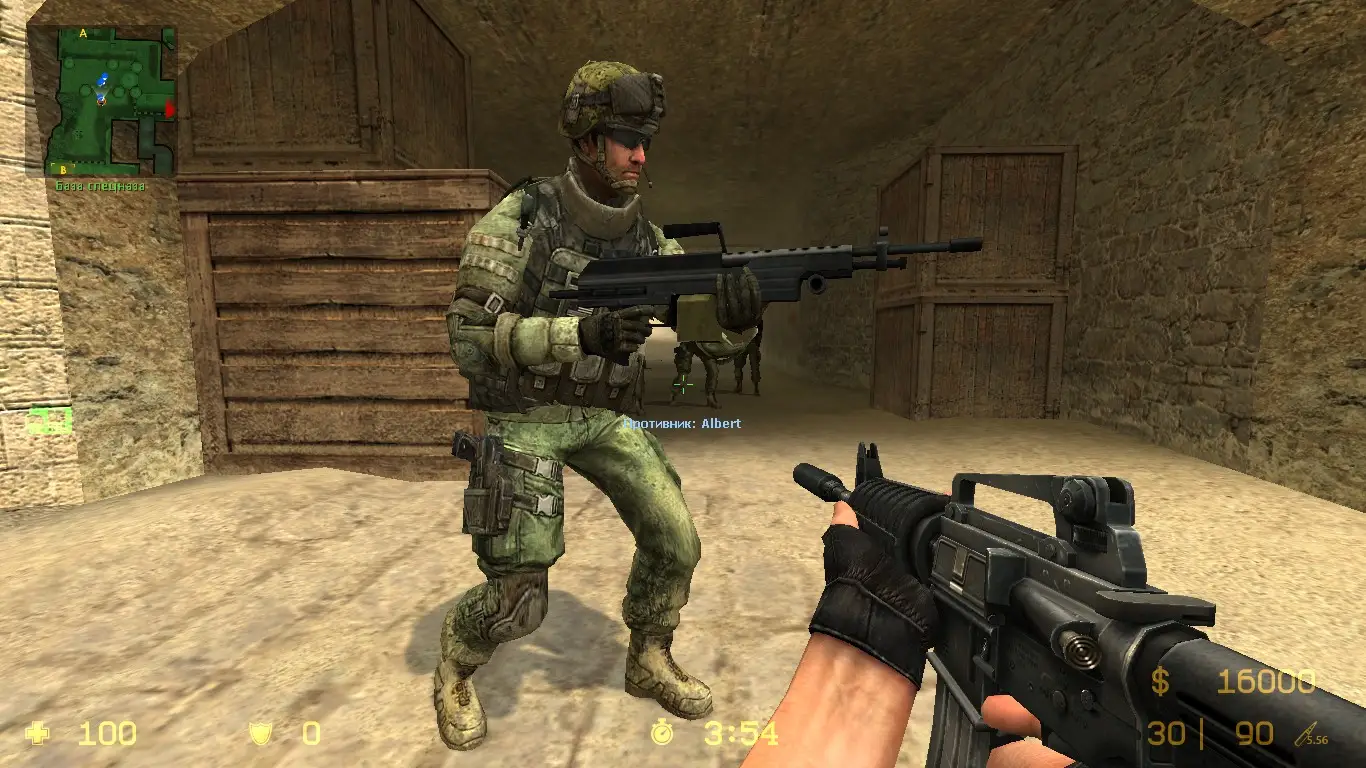Screen dimensions: 1366x768
Task: Click your own player marker on the radar
Action: 101,102
